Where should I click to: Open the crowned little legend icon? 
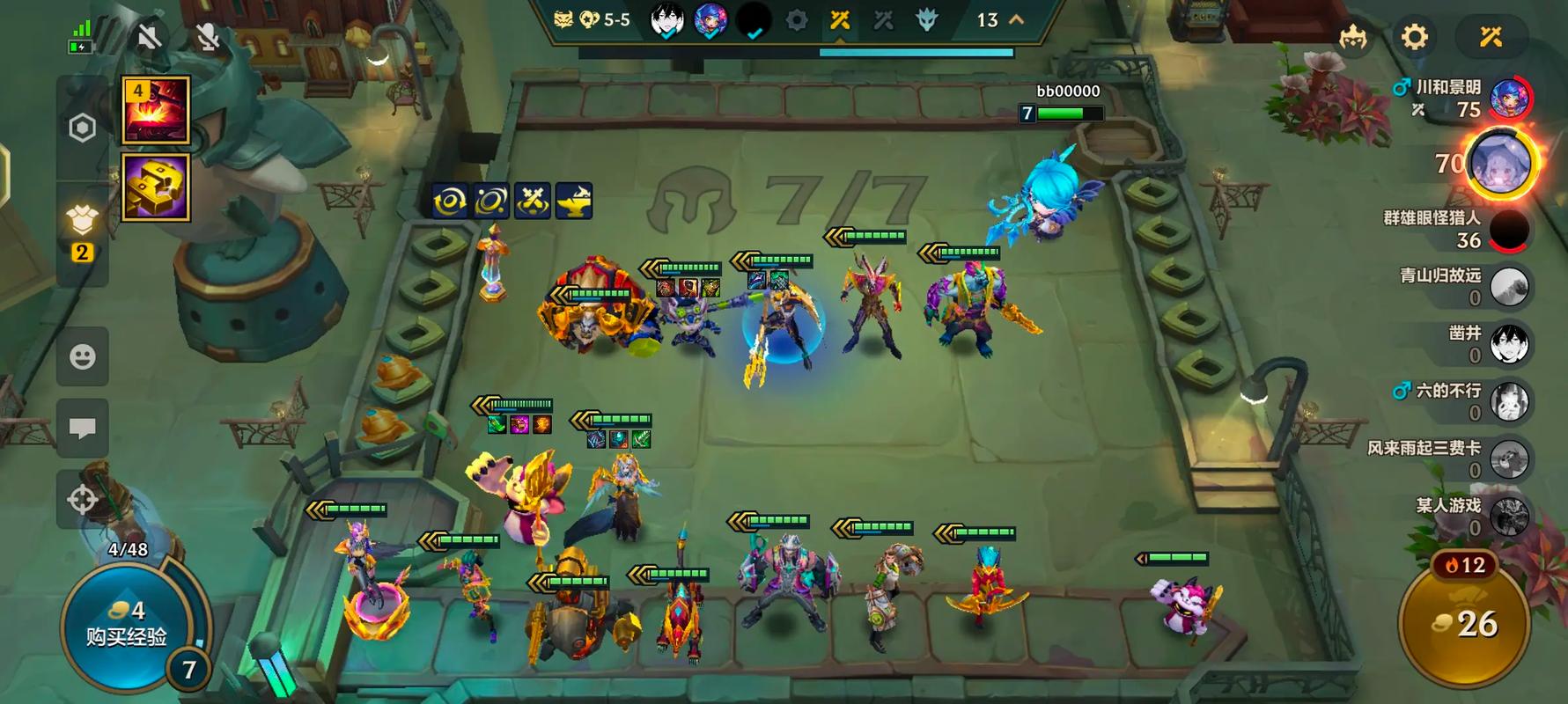pos(1352,37)
